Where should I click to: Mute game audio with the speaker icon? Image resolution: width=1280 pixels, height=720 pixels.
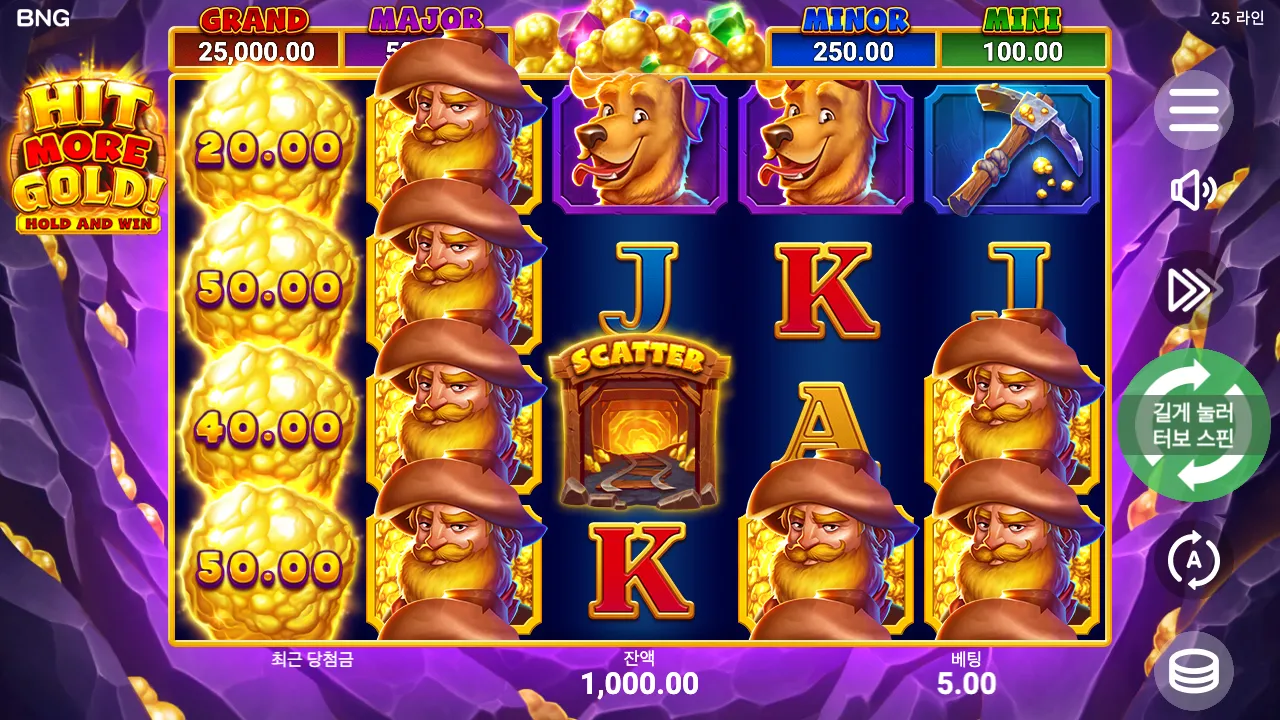pos(1193,192)
